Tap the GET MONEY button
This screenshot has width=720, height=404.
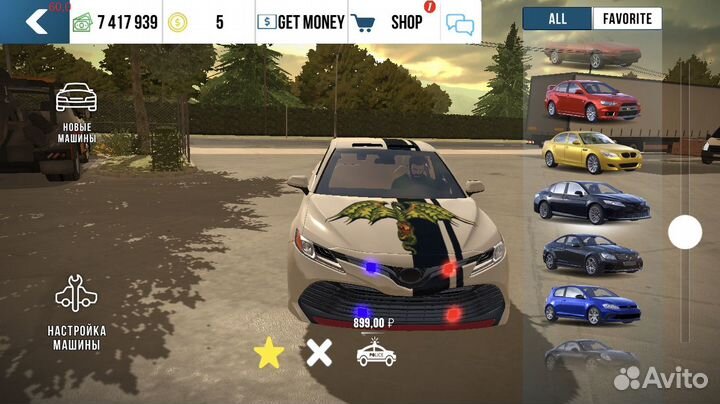(300, 21)
